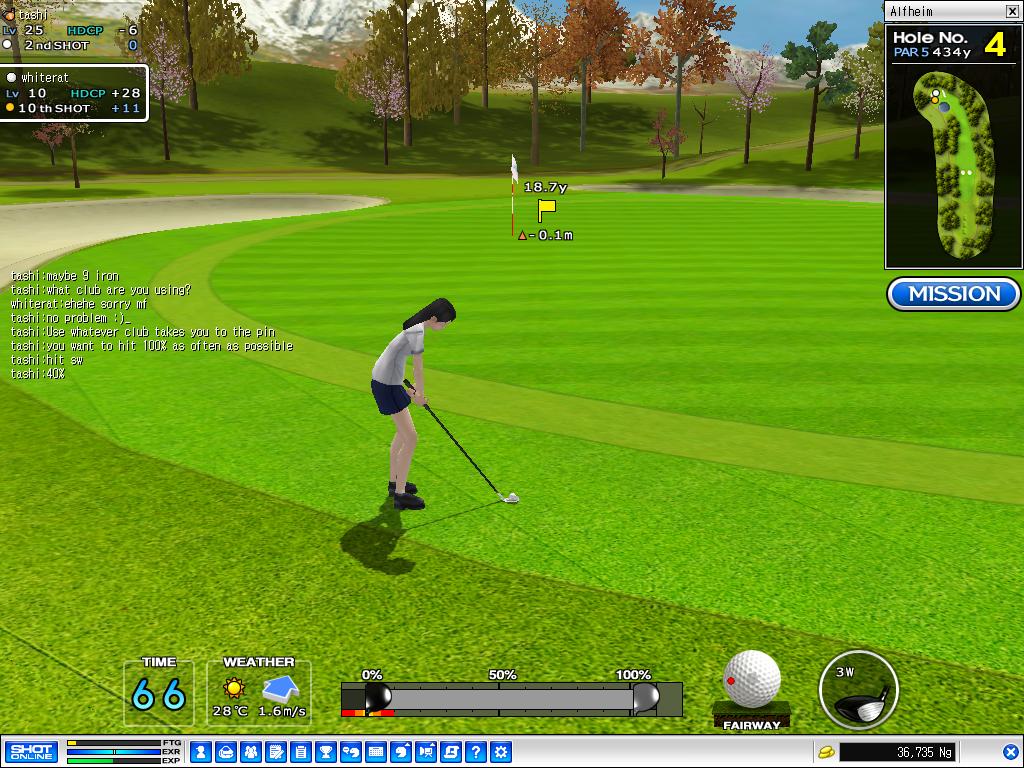The width and height of the screenshot is (1024, 768).
Task: Click the blue X exit button
Action: click(1010, 751)
